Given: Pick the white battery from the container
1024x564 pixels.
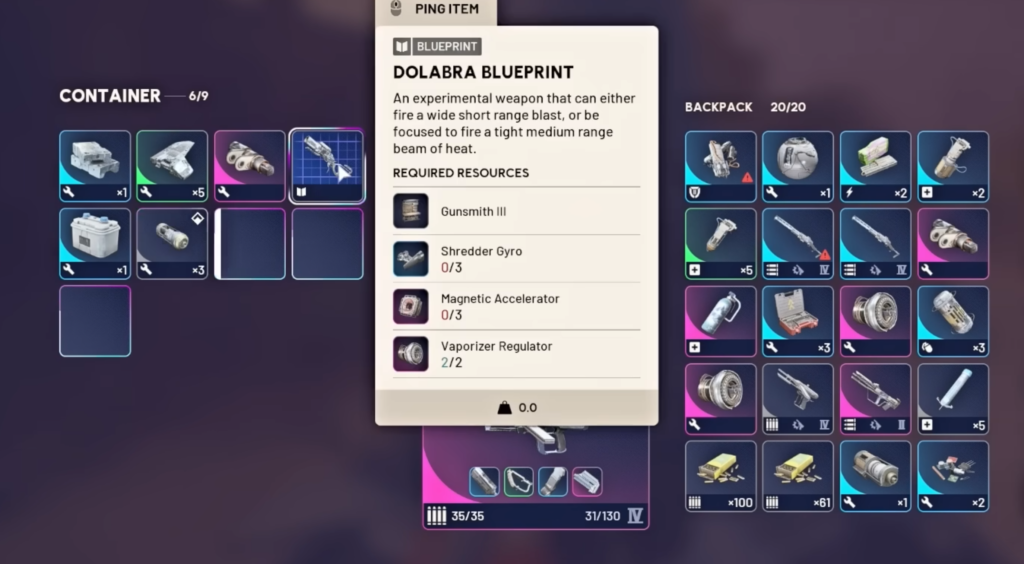Looking at the screenshot, I should point(95,243).
